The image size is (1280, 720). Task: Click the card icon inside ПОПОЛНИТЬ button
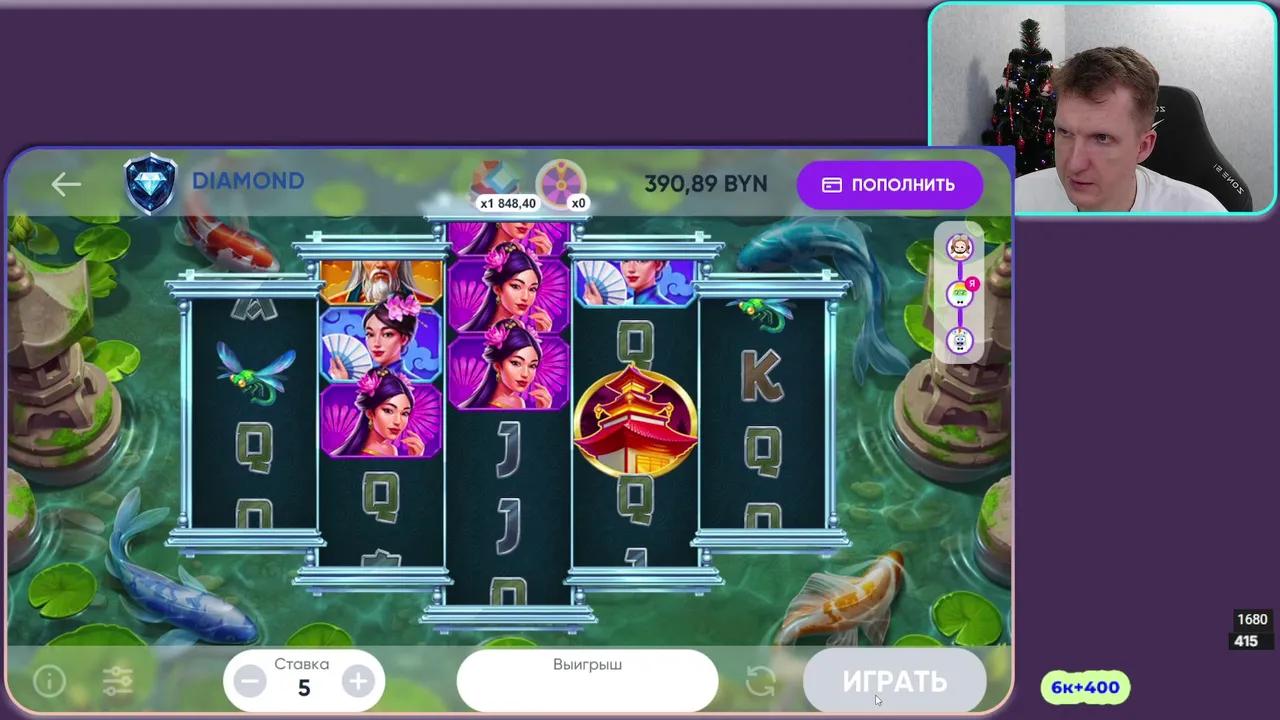click(x=832, y=184)
